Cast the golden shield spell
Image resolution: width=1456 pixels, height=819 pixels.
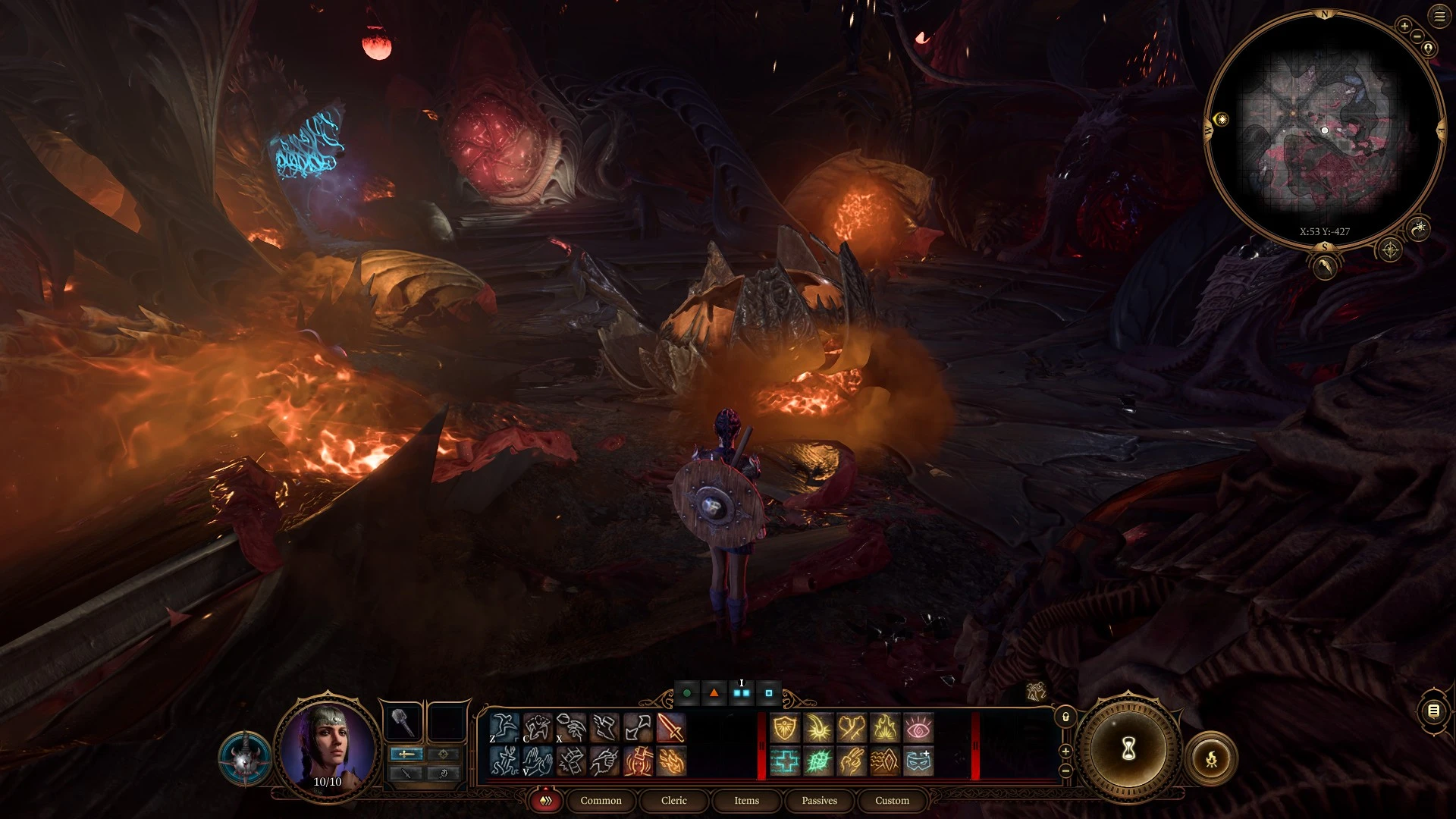coord(785,728)
